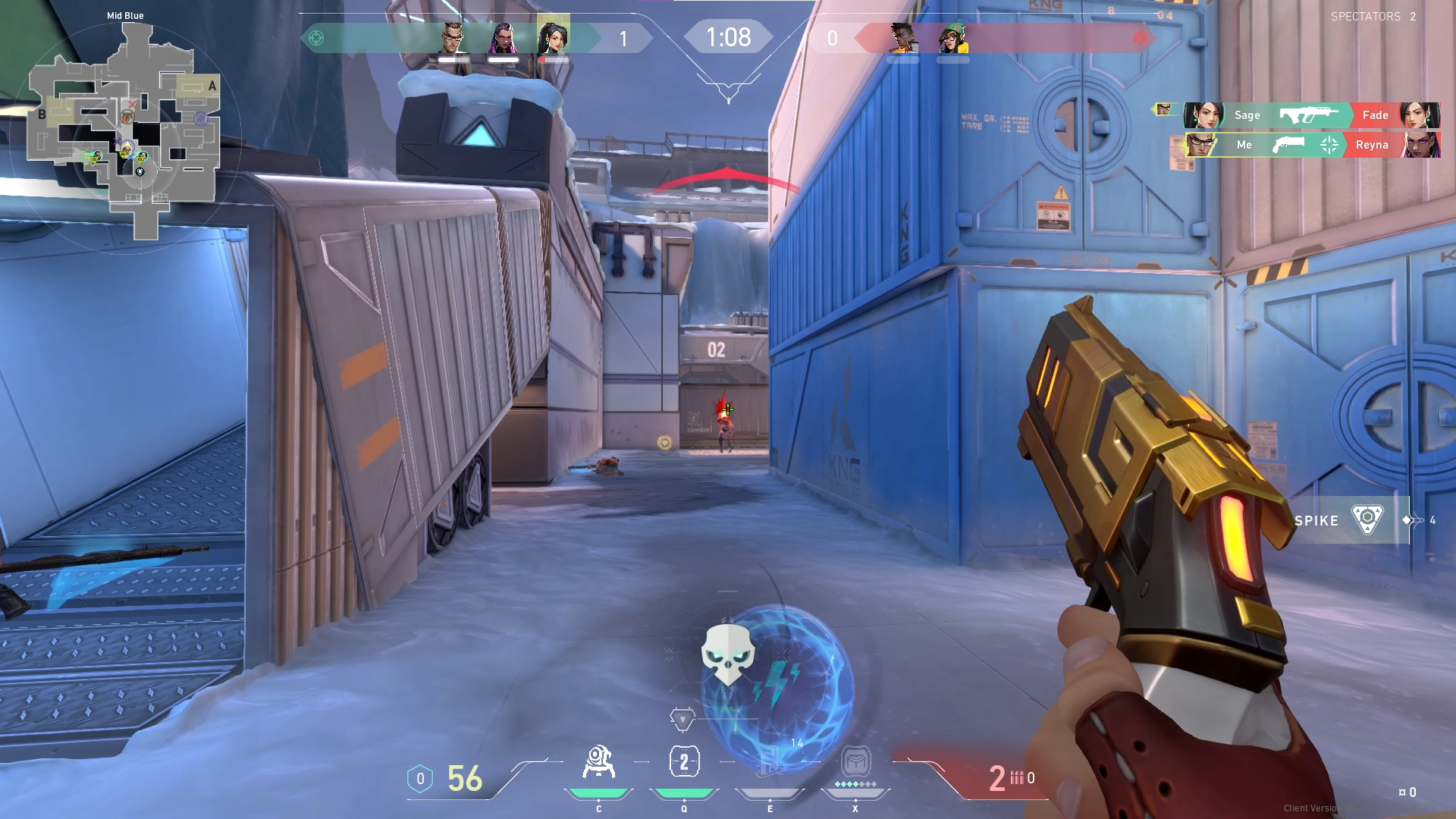Trigger the Rendezvous ability above the E key

(770, 762)
